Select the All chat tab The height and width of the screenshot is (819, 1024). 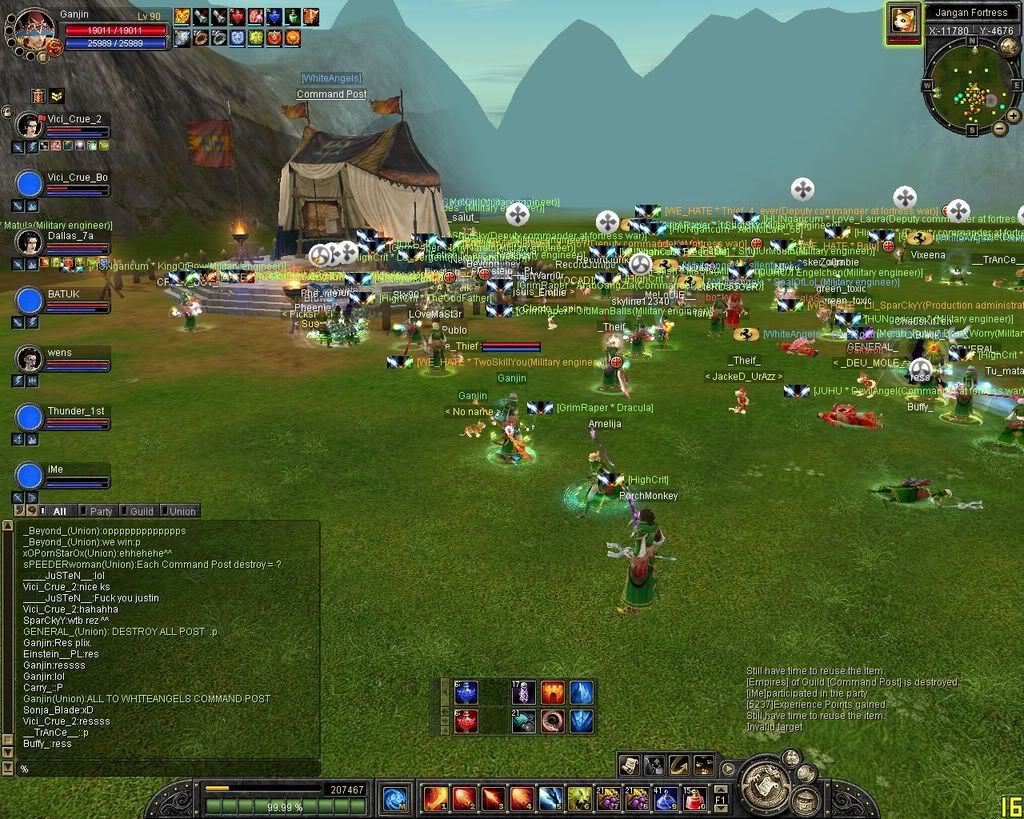coord(59,511)
